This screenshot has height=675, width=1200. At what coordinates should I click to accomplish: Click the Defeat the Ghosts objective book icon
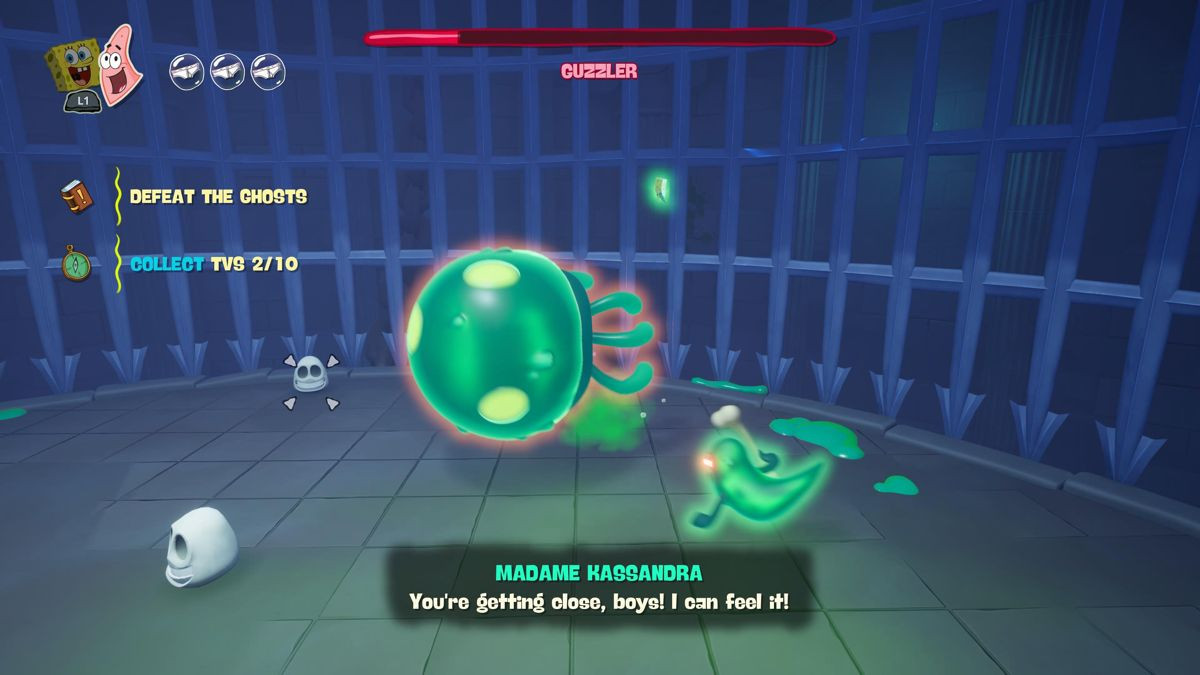(77, 196)
